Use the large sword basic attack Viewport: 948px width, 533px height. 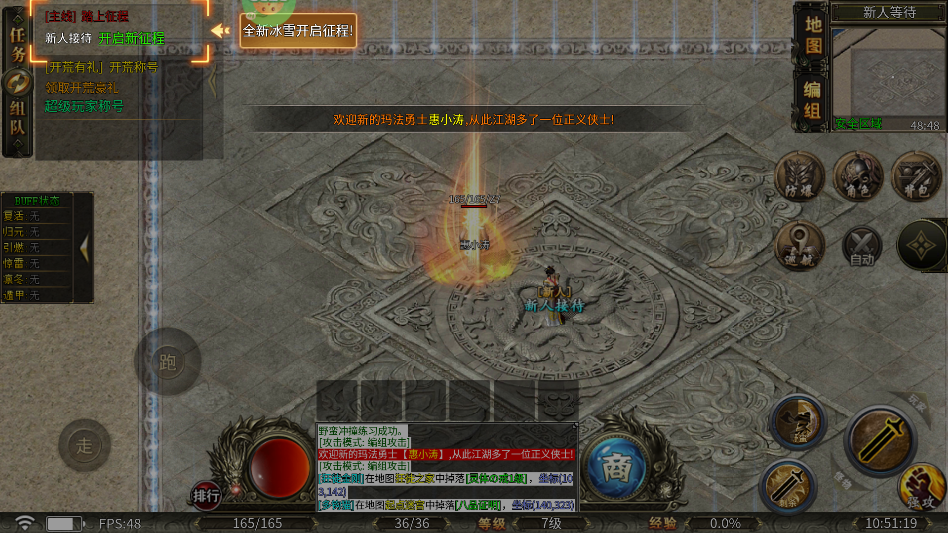point(882,440)
